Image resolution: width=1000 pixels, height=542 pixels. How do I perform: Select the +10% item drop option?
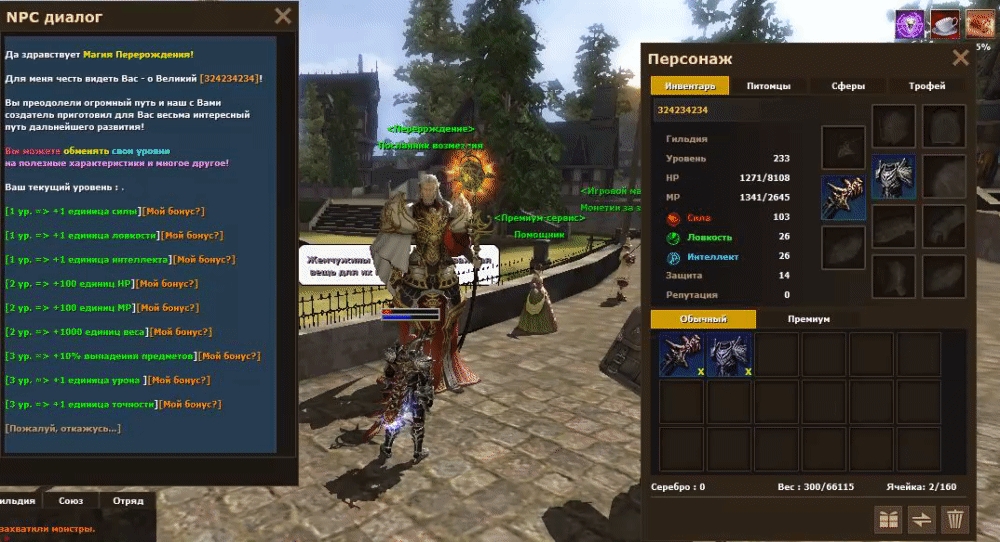point(100,356)
